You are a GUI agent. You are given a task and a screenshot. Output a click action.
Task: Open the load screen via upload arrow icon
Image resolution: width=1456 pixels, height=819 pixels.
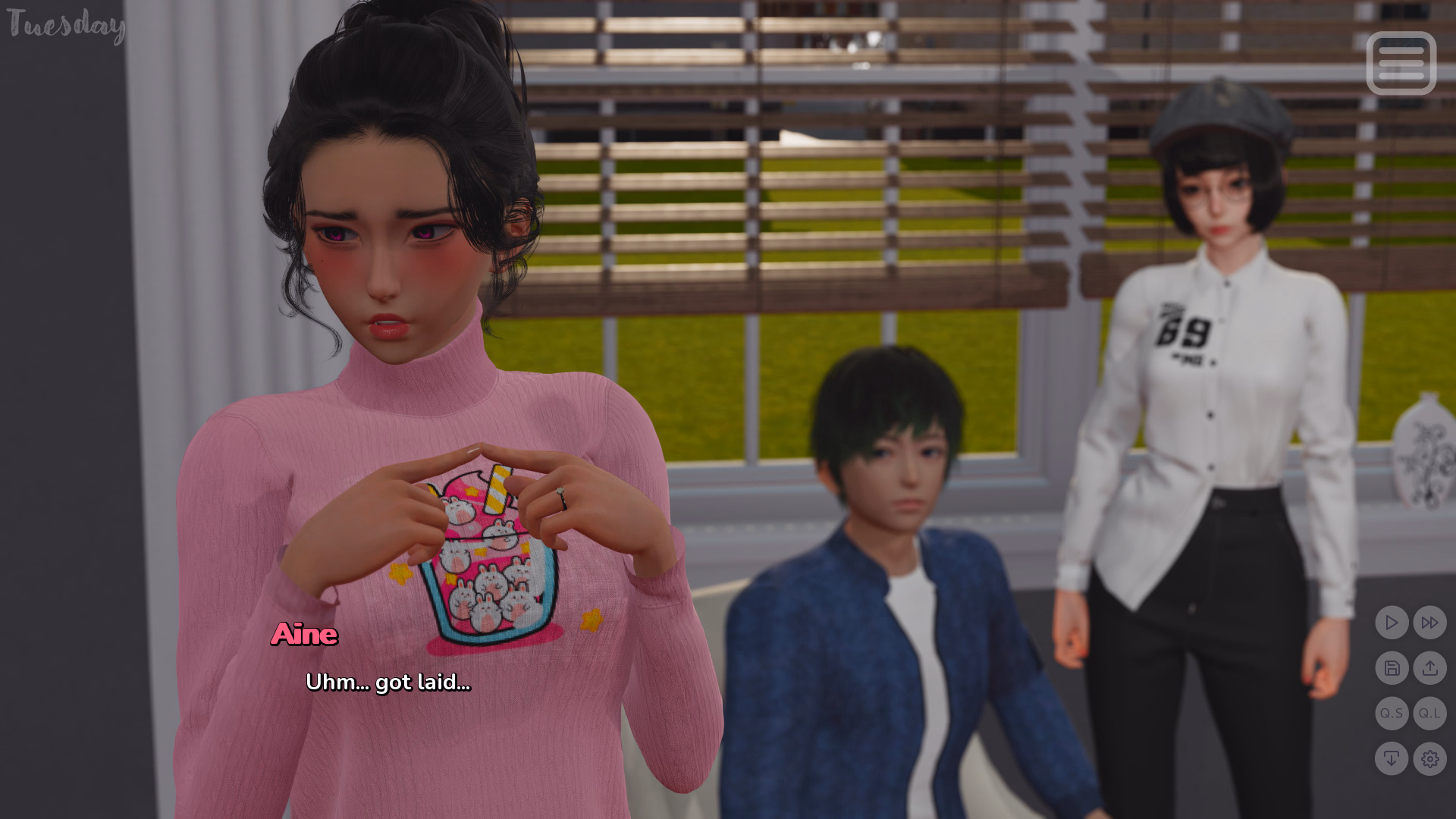(x=1429, y=668)
